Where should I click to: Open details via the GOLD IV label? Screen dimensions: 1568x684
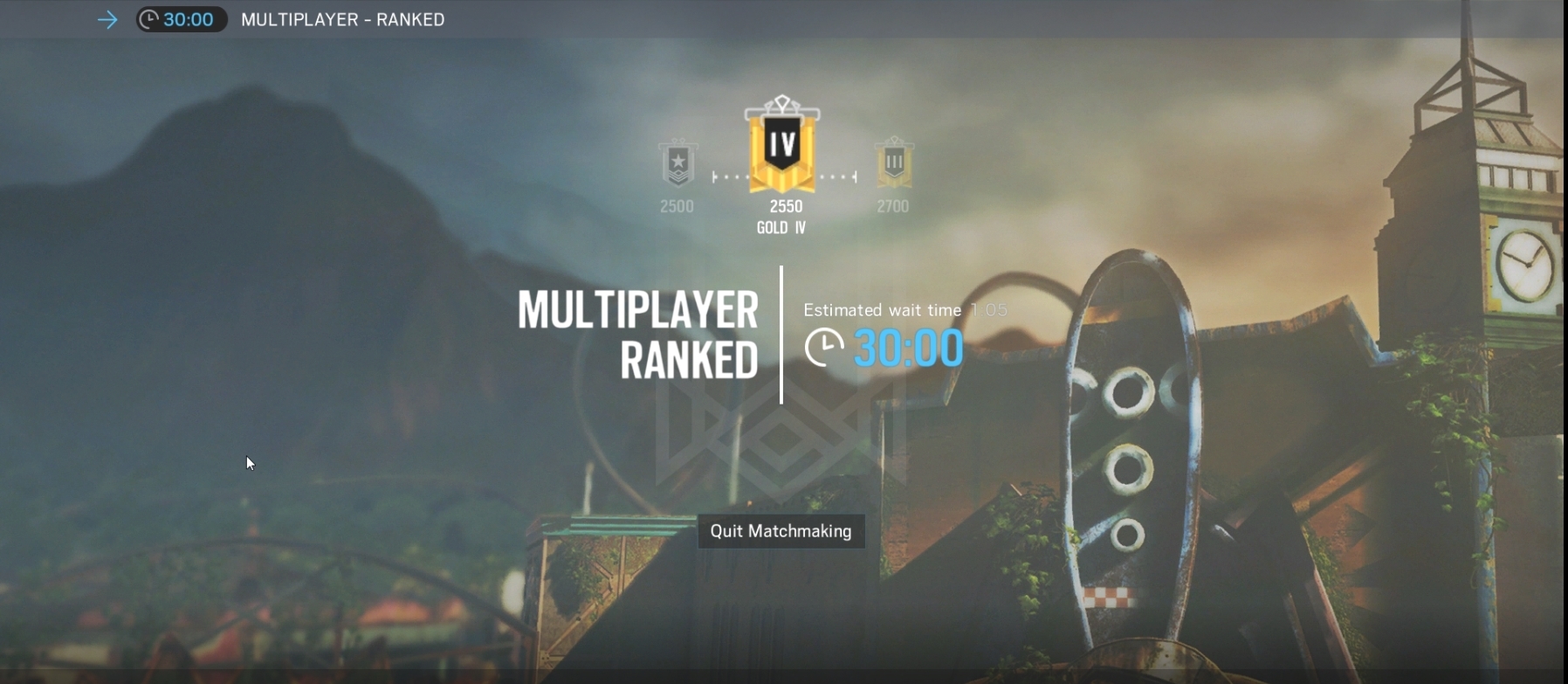pyautogui.click(x=781, y=227)
